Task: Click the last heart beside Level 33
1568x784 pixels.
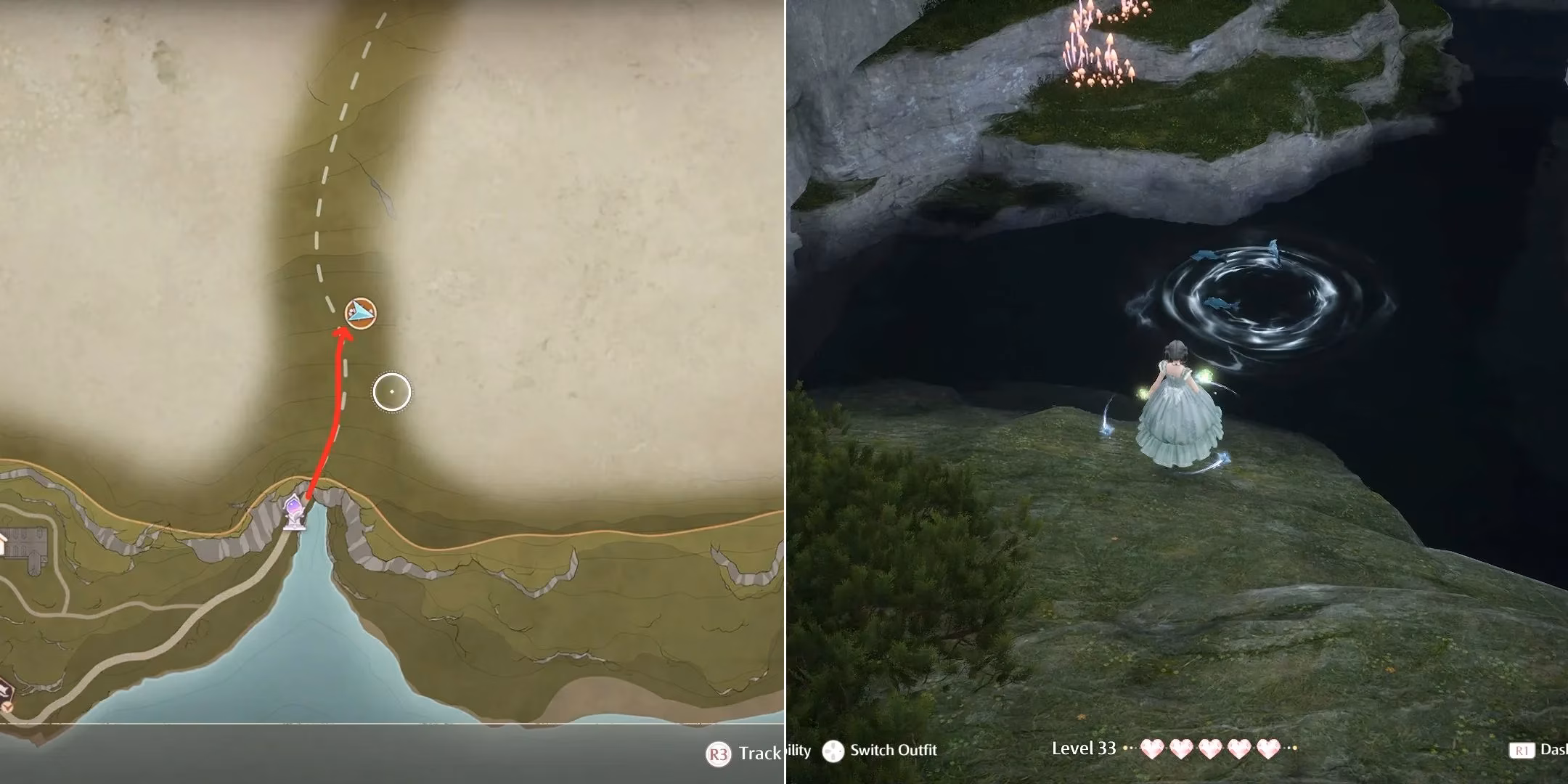Action: (x=1270, y=750)
